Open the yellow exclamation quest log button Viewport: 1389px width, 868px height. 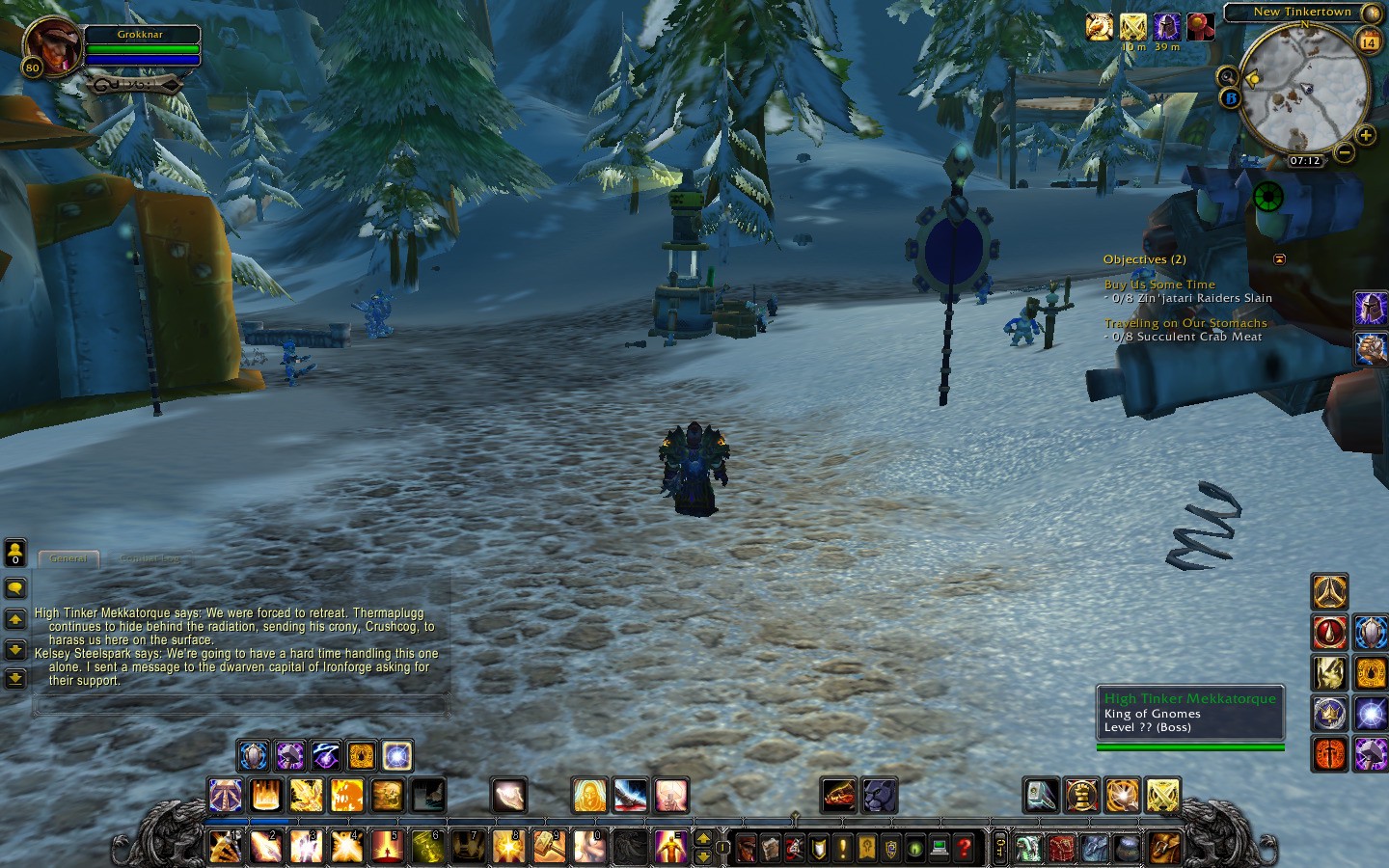click(x=842, y=848)
